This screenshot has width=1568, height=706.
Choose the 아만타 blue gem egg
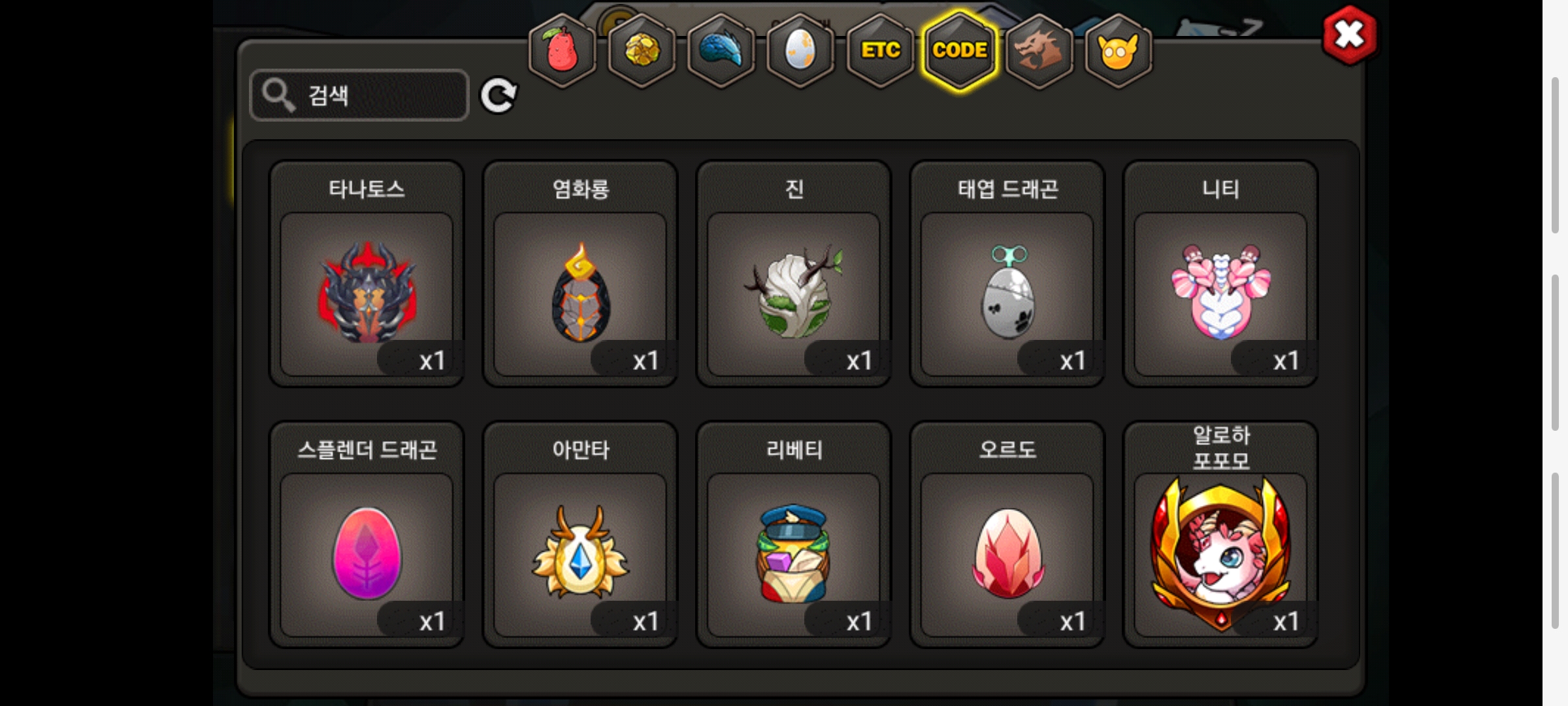click(580, 553)
